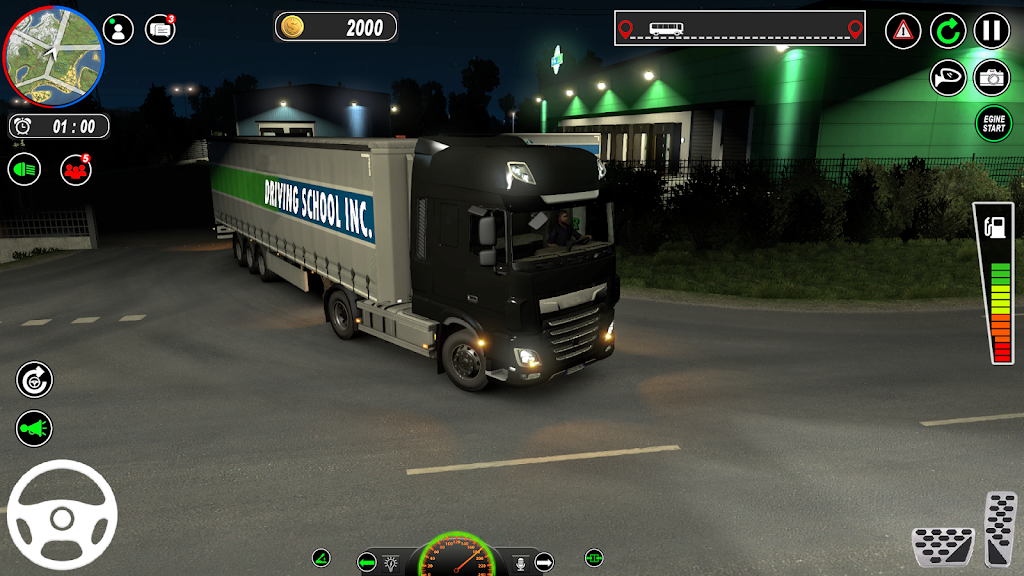The height and width of the screenshot is (576, 1024).
Task: Toggle the microphone button
Action: tap(520, 562)
